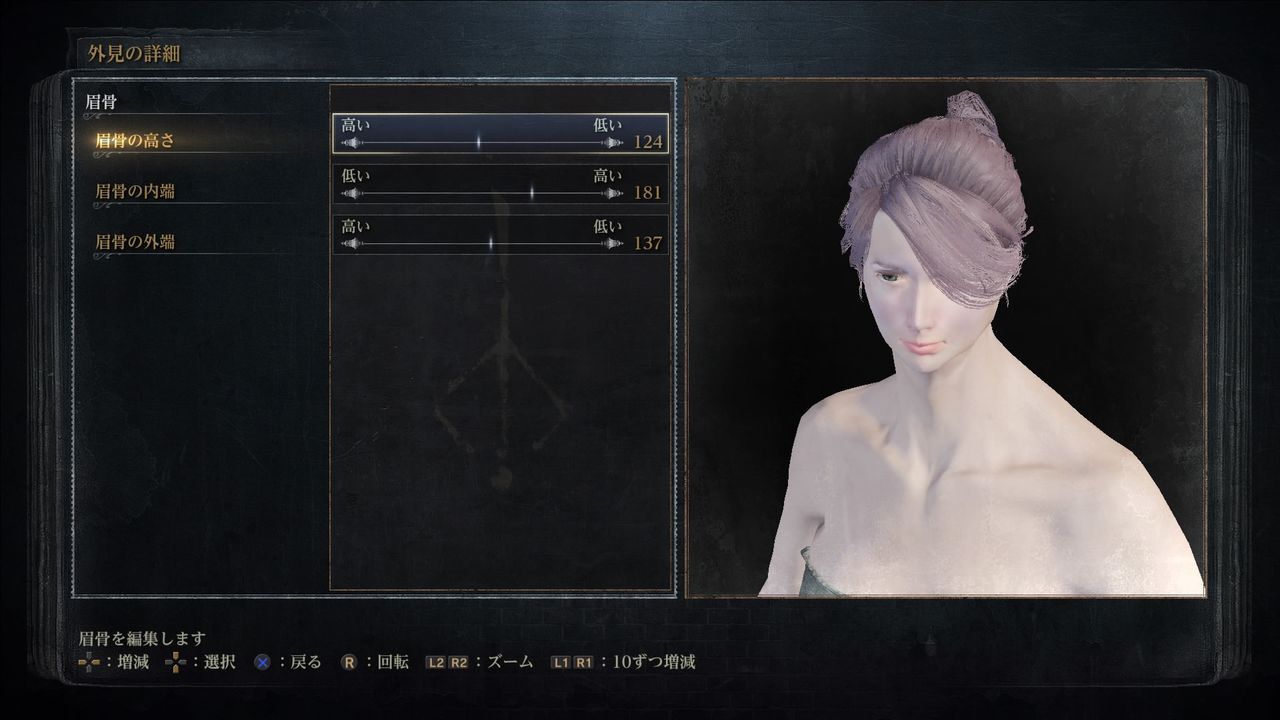Image resolution: width=1280 pixels, height=720 pixels.
Task: Click the left decrease arrow of 眉骨の高さ slider
Action: click(x=350, y=141)
